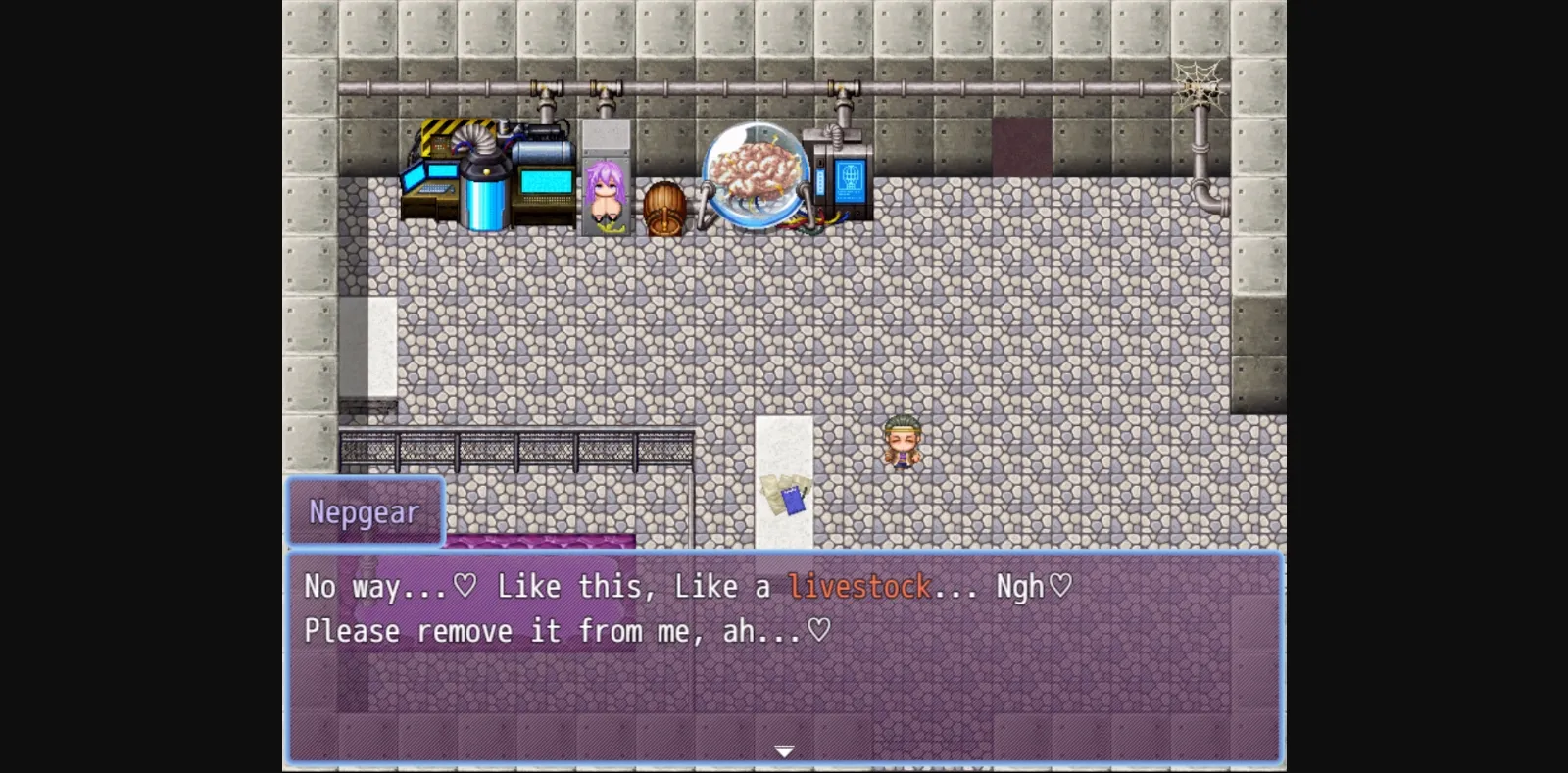Select the Nepgear name tag
Screen dimensions: 1568x773
click(364, 510)
